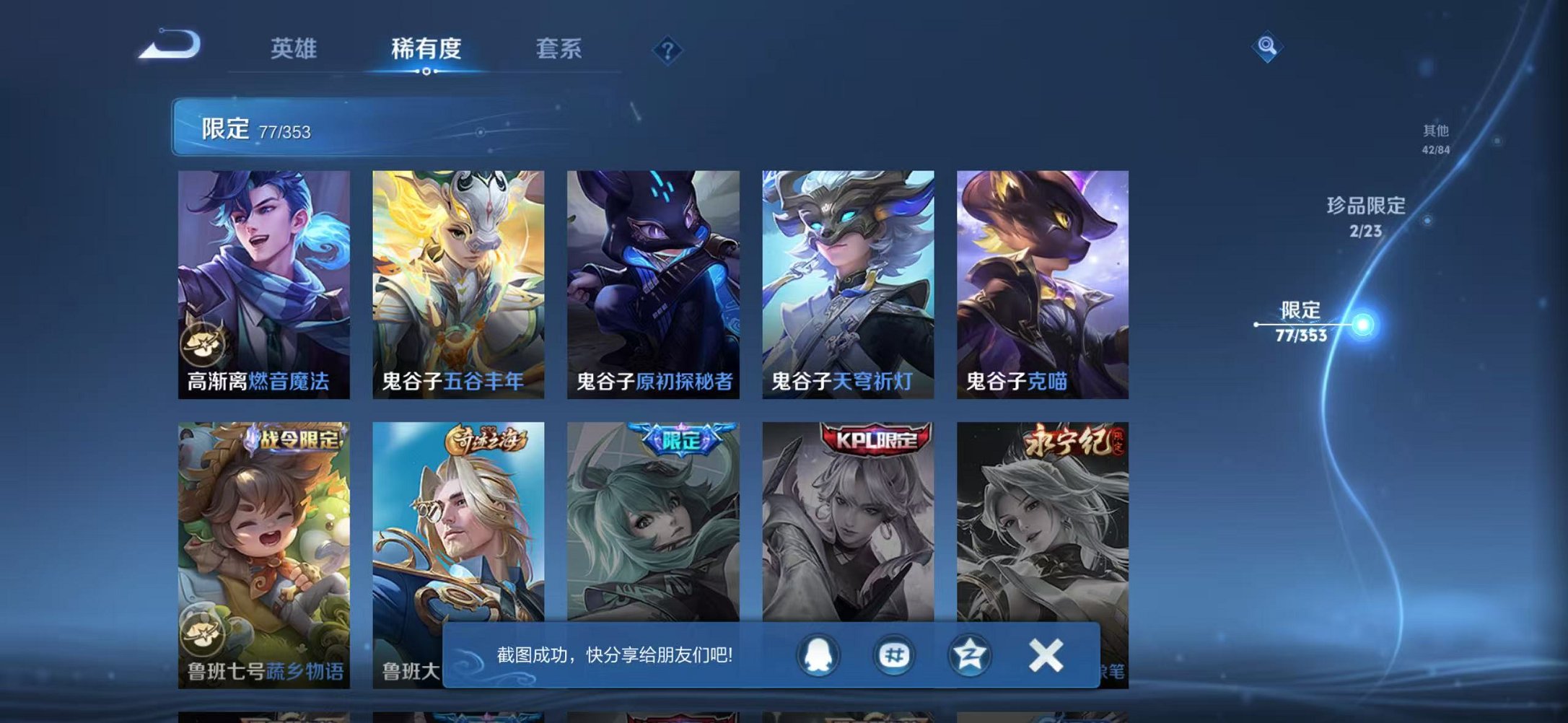Click the question mark help icon
This screenshot has width=1568, height=723.
click(667, 49)
